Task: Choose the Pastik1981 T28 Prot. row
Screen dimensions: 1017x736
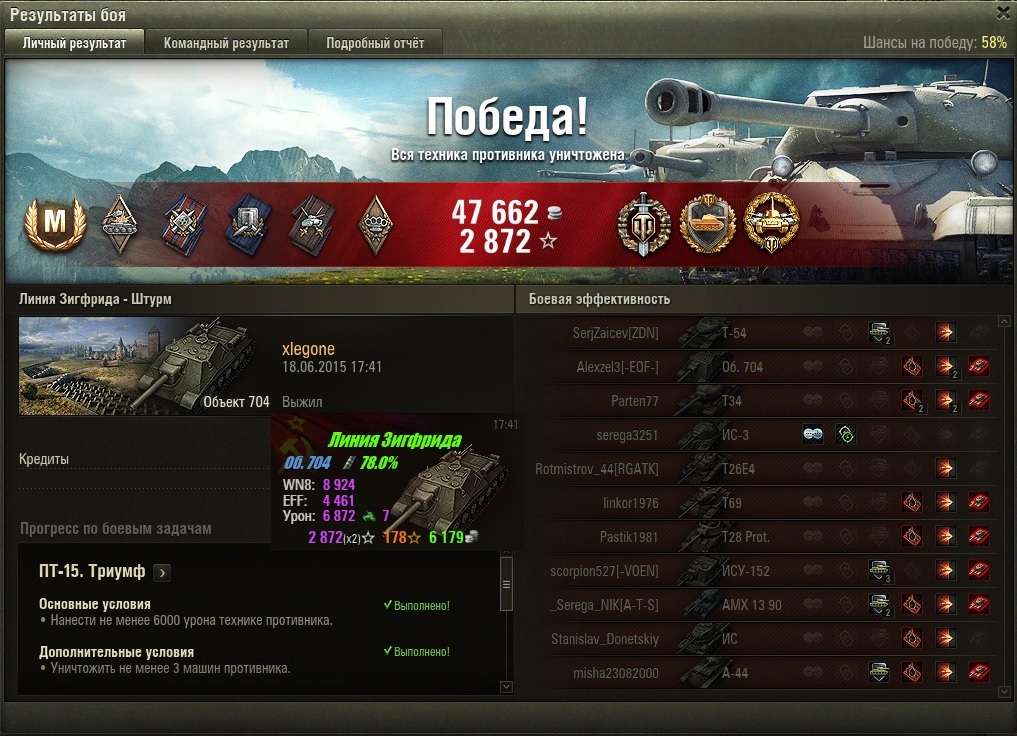Action: click(x=628, y=537)
